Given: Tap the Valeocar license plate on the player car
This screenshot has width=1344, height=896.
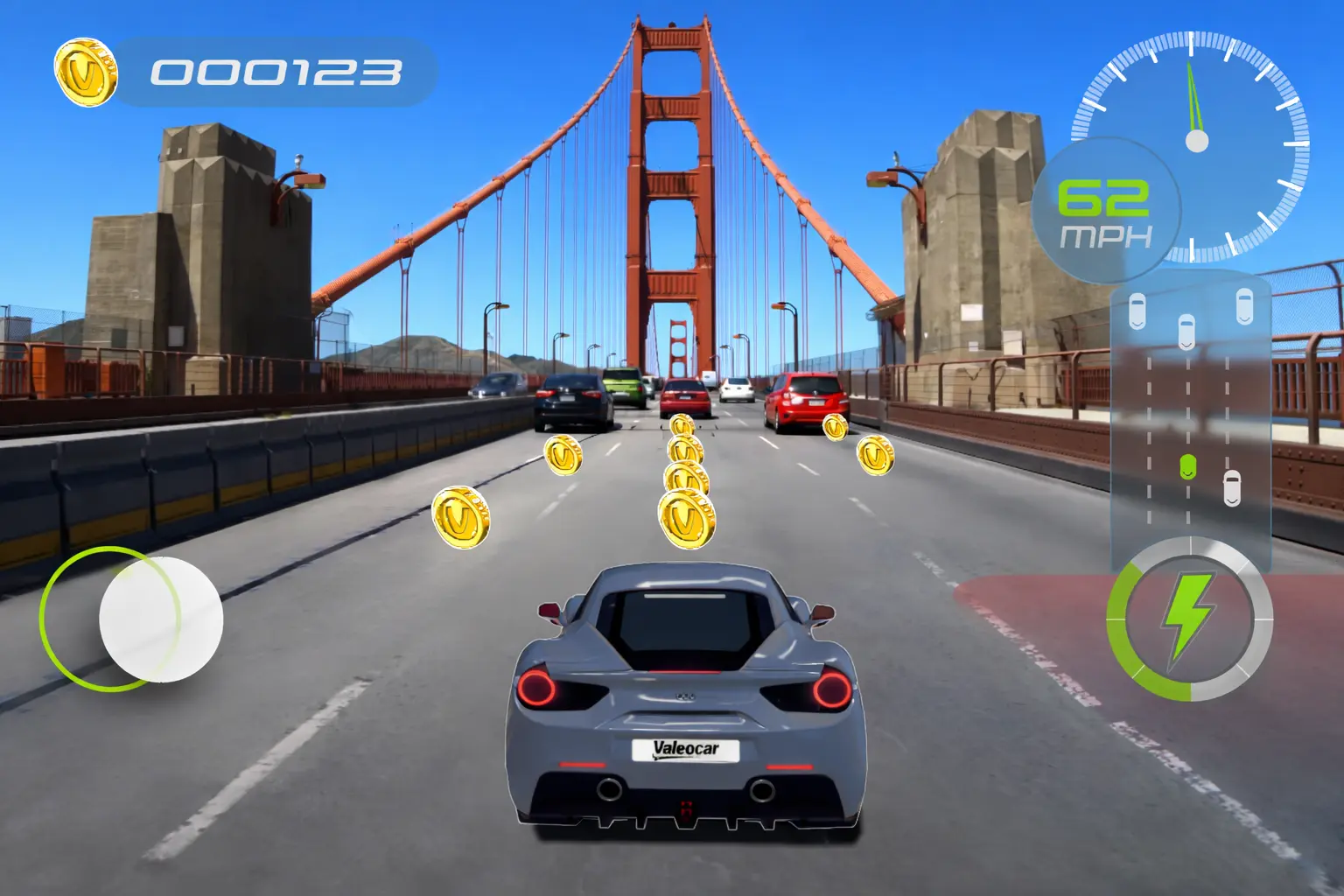Looking at the screenshot, I should pos(685,749).
